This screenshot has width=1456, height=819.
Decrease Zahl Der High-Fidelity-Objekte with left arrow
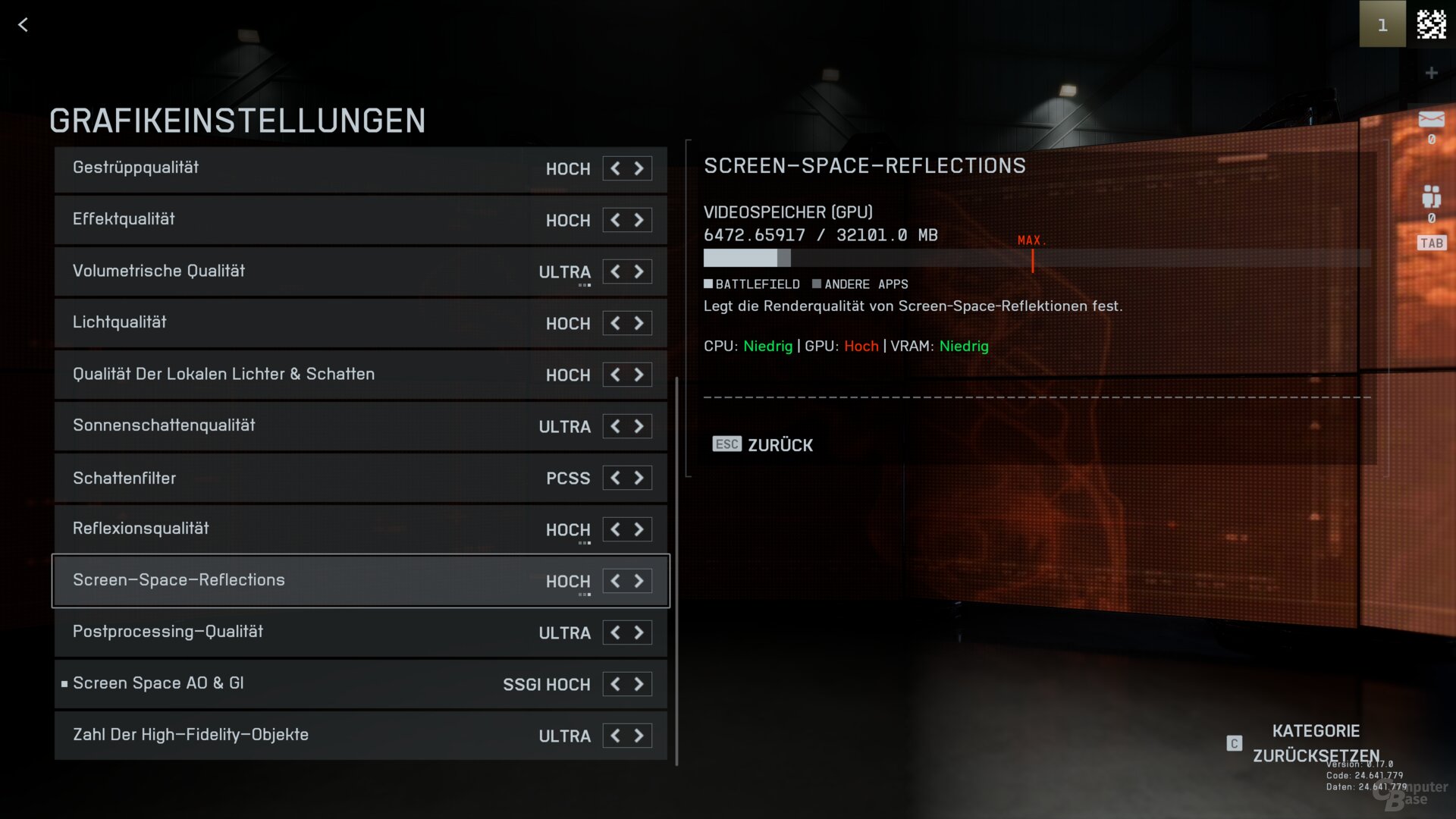[615, 736]
